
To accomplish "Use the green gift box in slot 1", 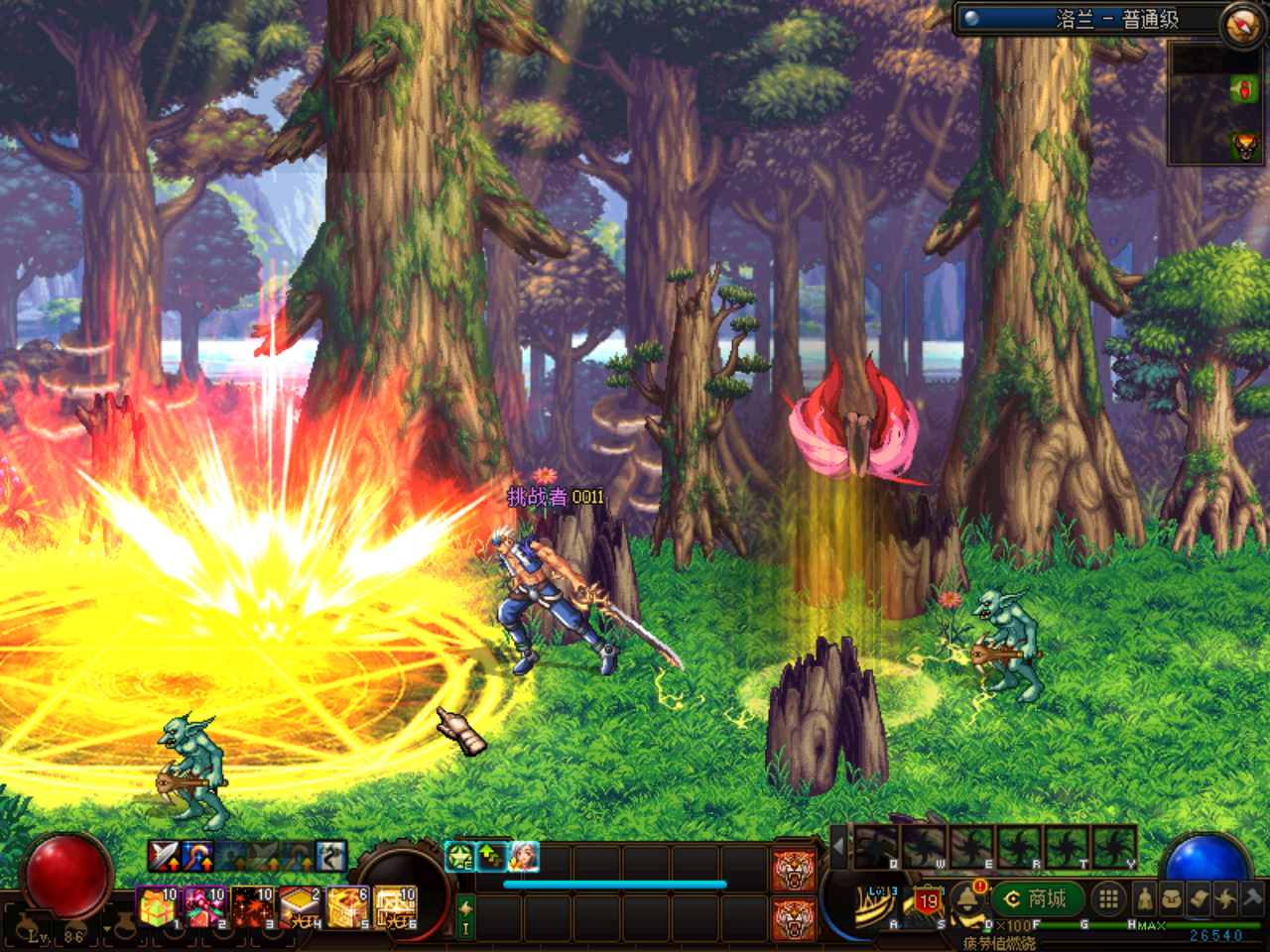I will pyautogui.click(x=157, y=907).
